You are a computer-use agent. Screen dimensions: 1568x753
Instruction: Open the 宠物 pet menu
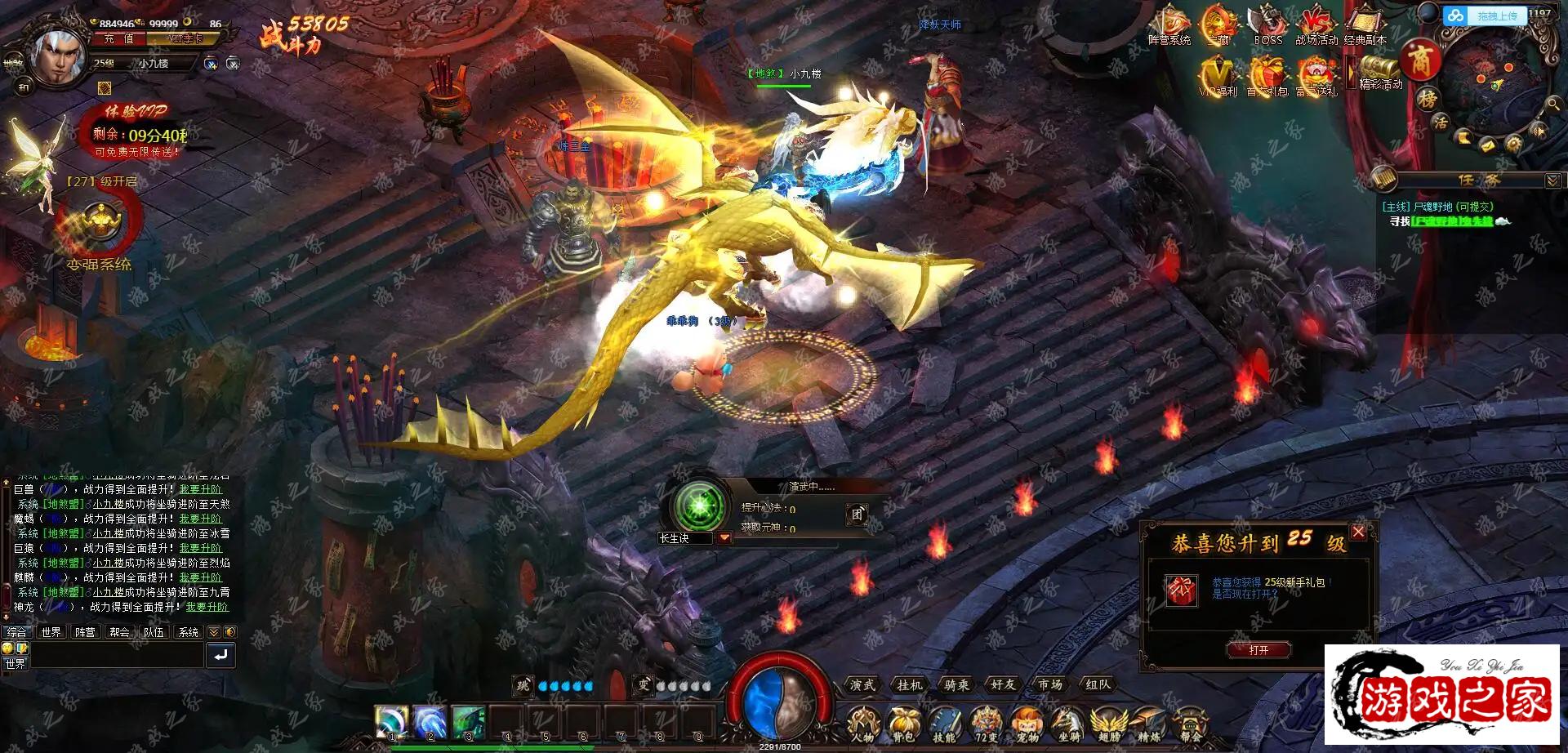pos(1027,724)
